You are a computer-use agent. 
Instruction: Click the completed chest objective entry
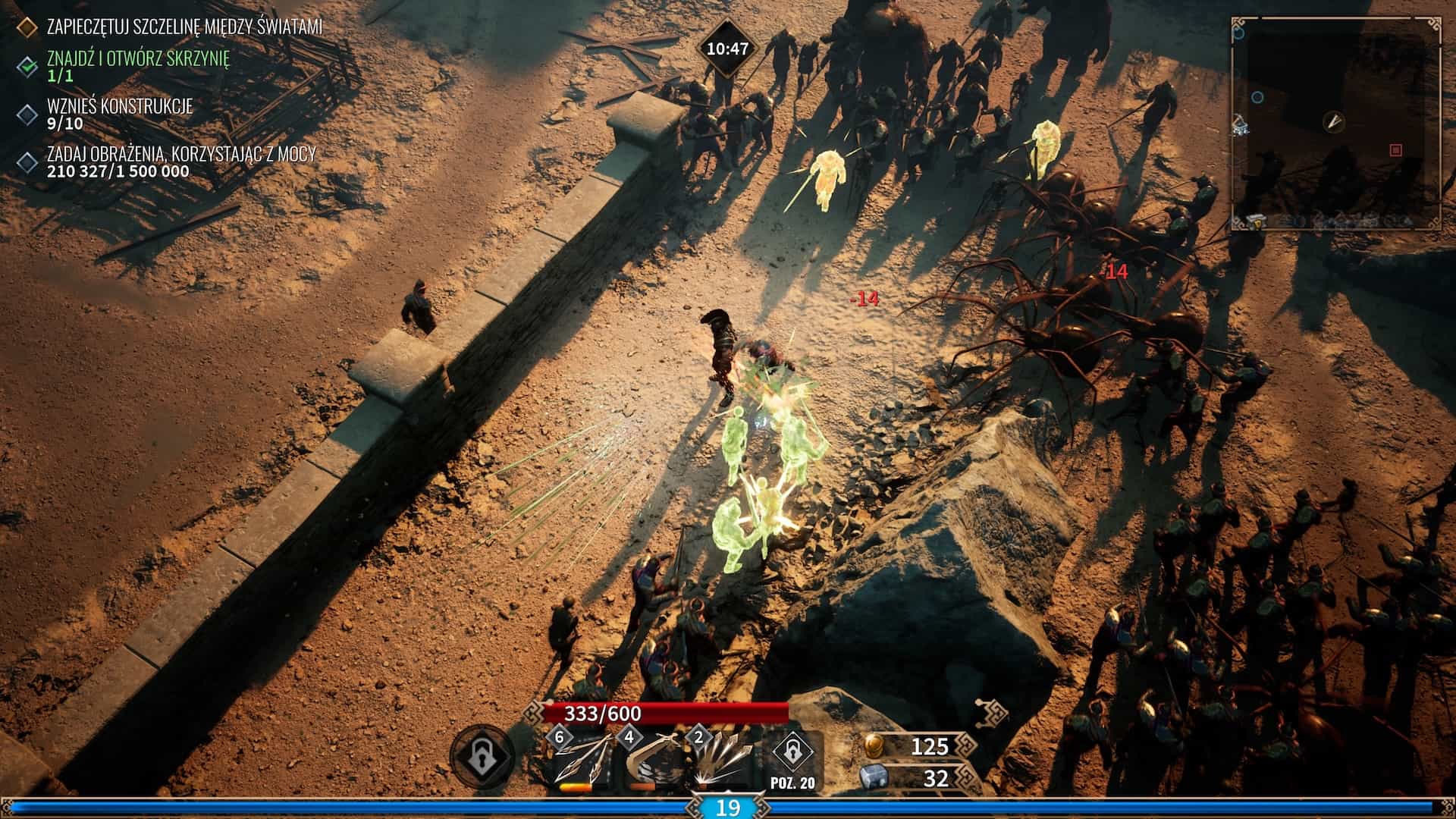138,65
